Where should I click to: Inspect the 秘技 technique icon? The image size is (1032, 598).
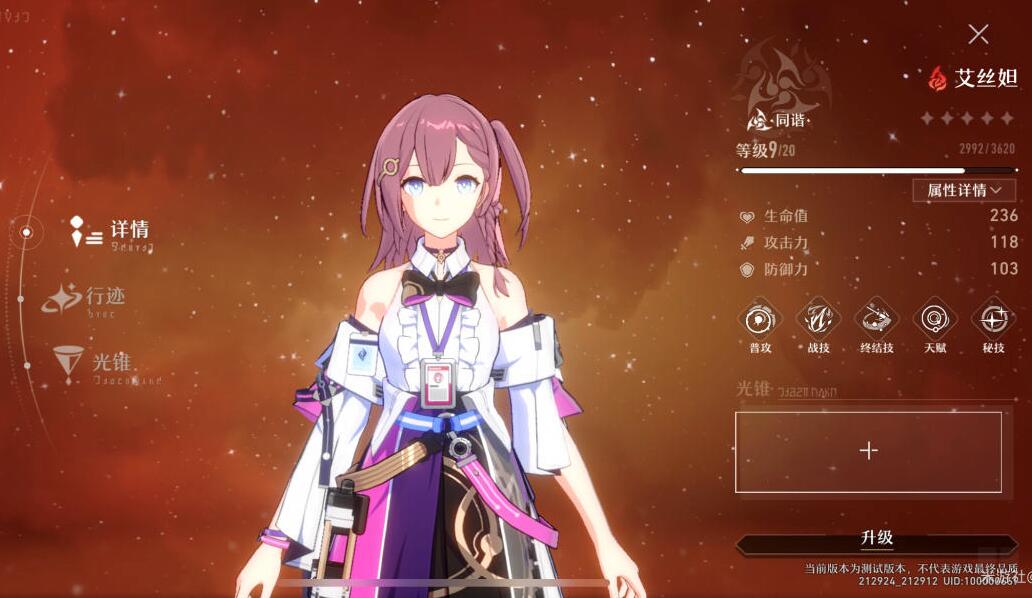993,320
